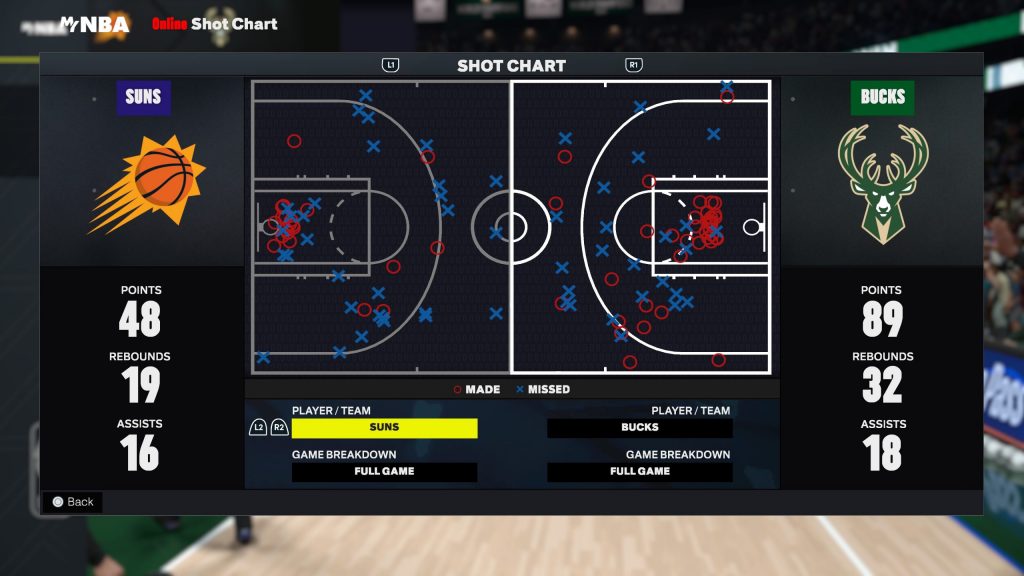Viewport: 1024px width, 576px height.
Task: Go back using the Back button
Action: 72,502
